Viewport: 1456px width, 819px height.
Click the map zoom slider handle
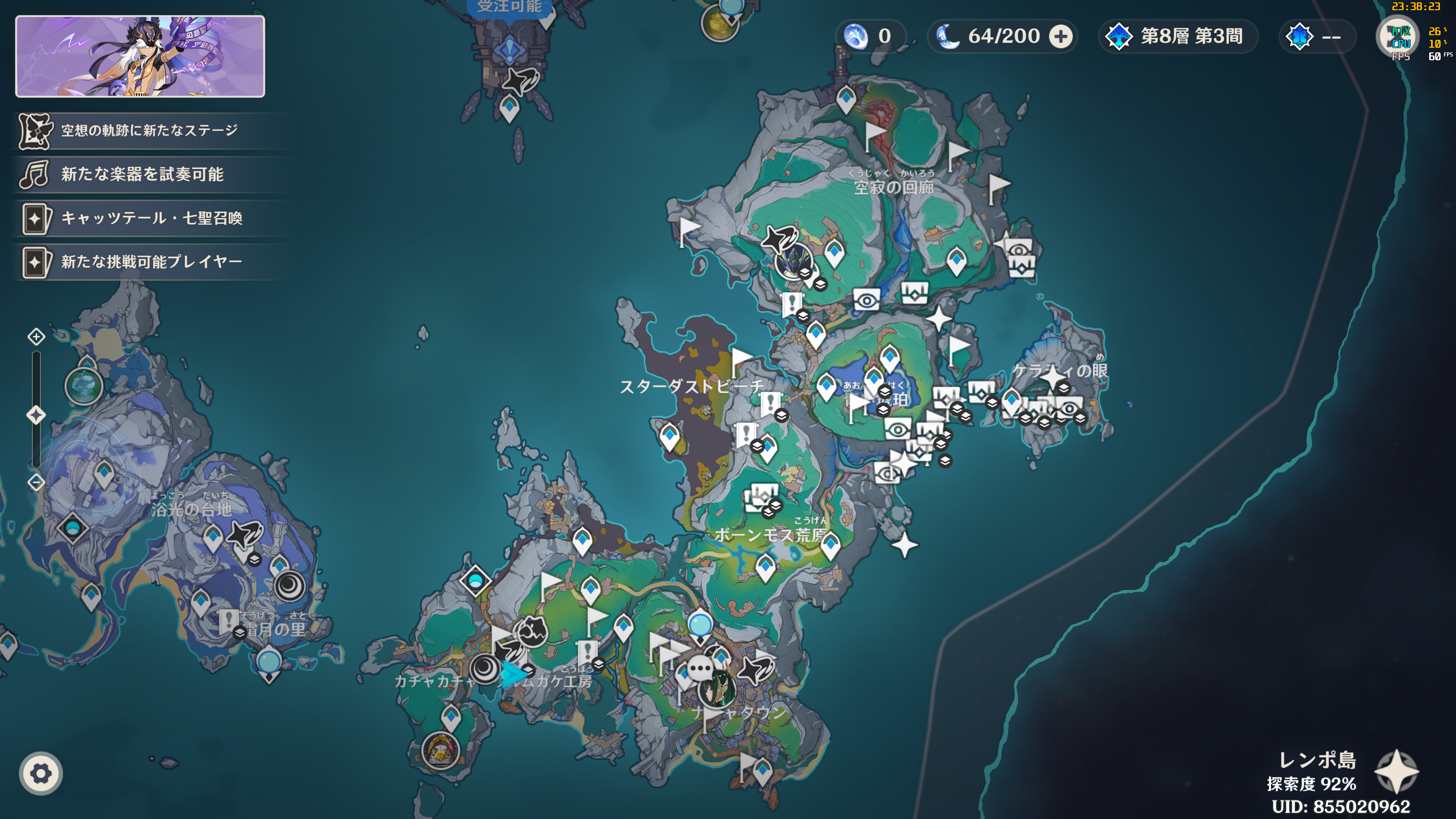[36, 416]
